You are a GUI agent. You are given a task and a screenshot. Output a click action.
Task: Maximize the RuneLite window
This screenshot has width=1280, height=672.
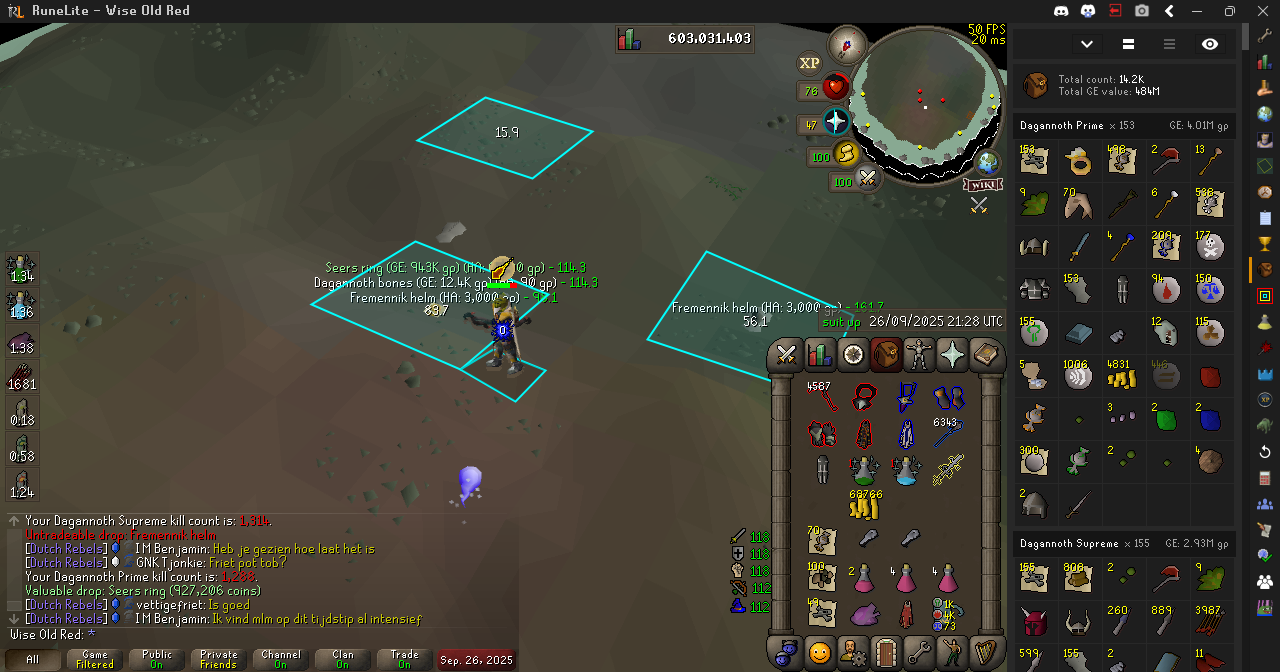(1229, 11)
